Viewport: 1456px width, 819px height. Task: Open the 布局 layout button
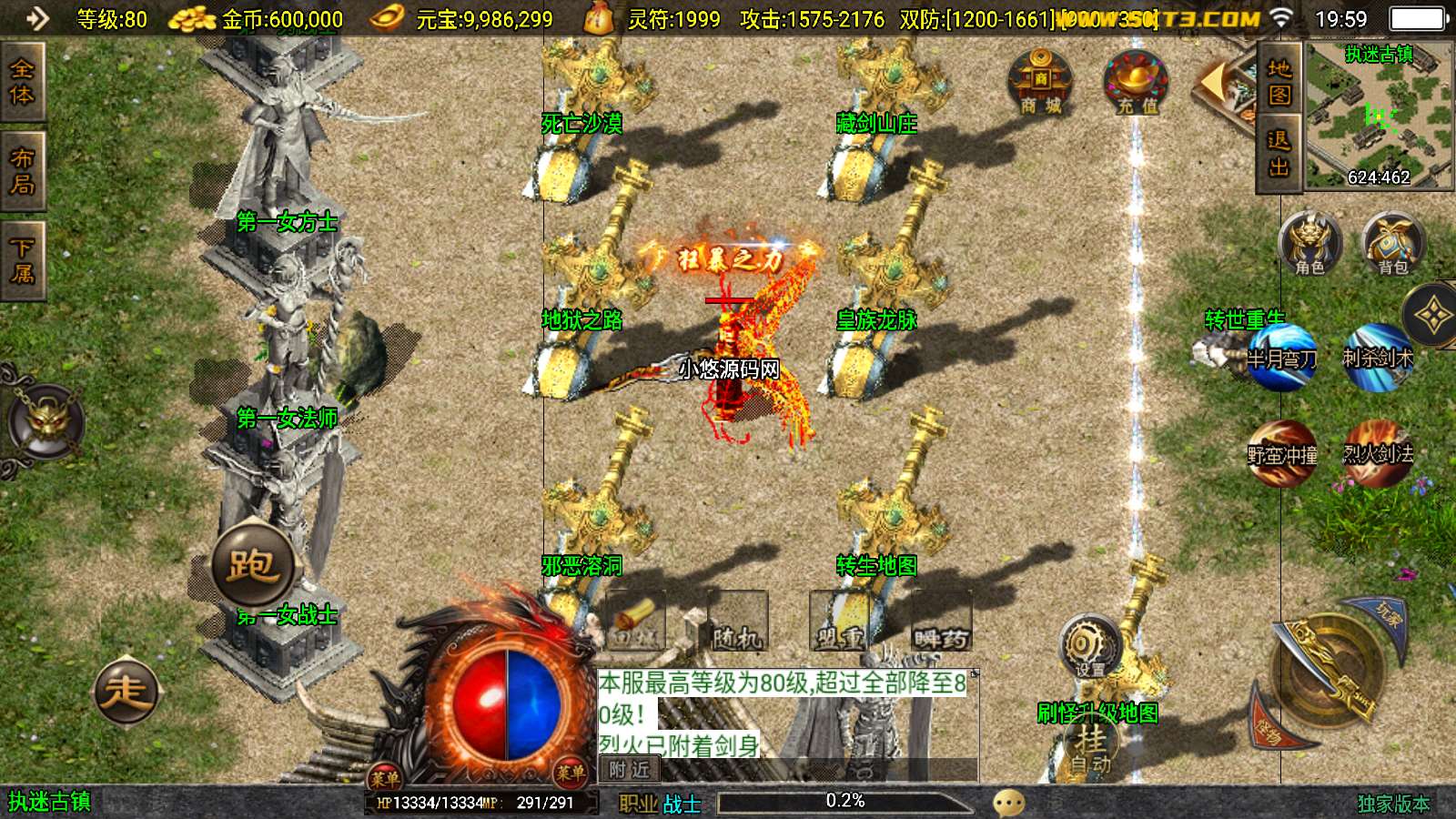pos(22,171)
